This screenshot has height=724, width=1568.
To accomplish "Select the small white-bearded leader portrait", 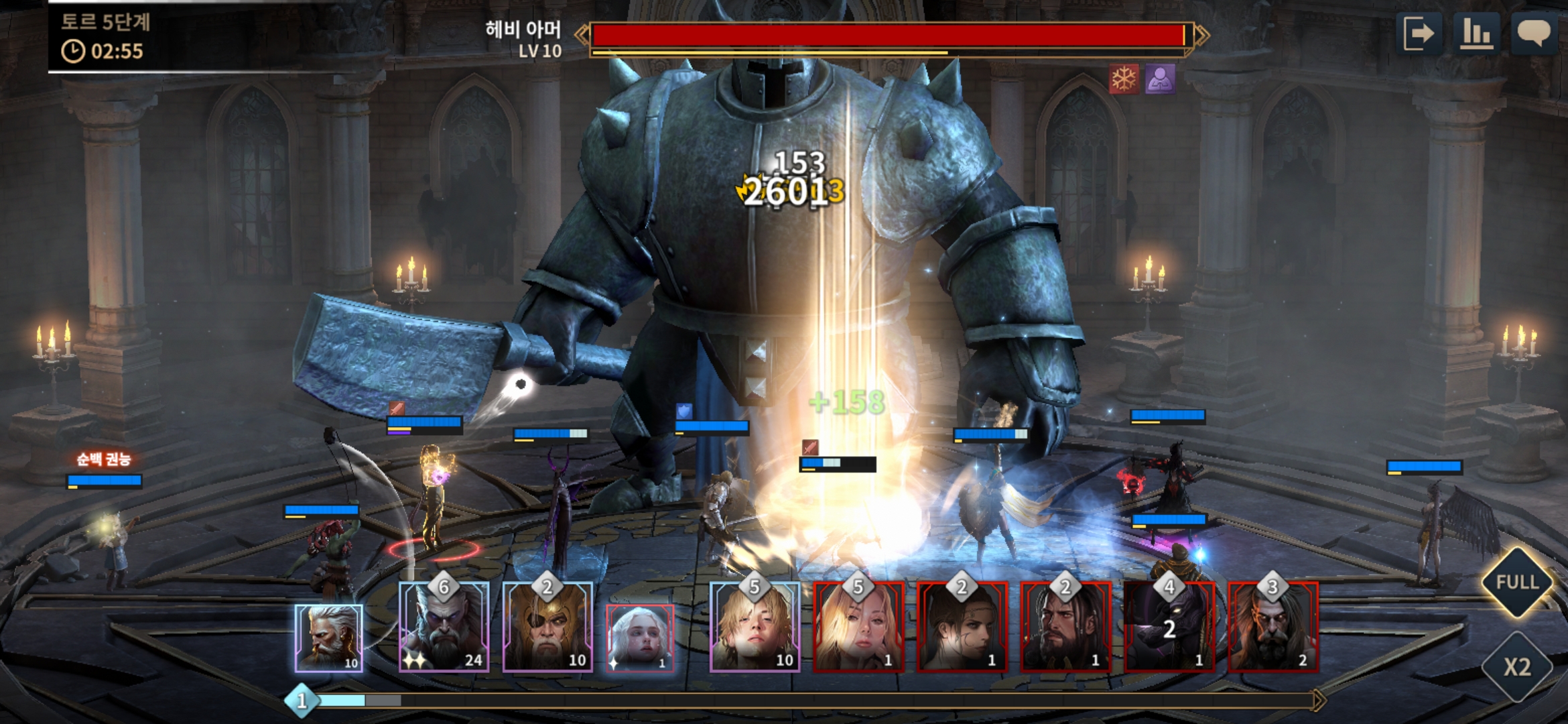I will (x=328, y=638).
